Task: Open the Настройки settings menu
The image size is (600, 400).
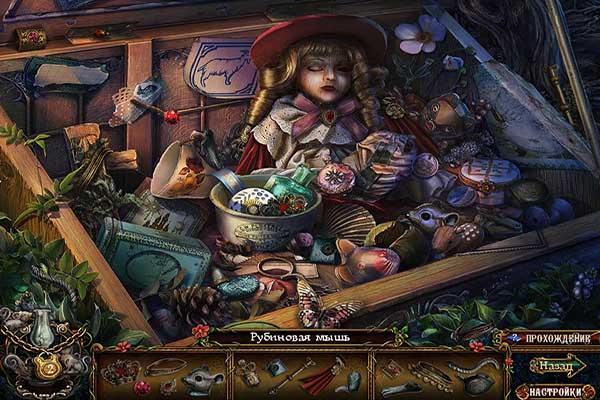Action: click(554, 390)
